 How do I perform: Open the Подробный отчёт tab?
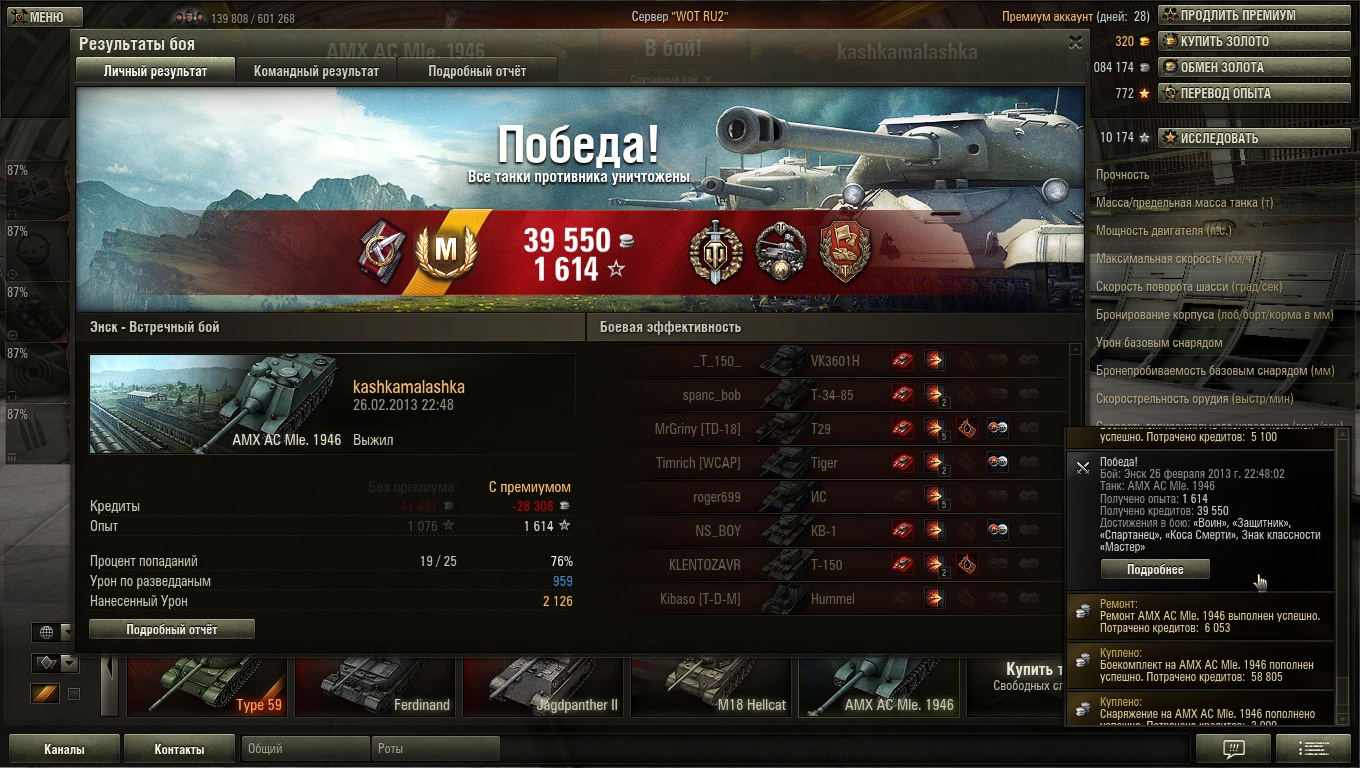pyautogui.click(x=477, y=71)
